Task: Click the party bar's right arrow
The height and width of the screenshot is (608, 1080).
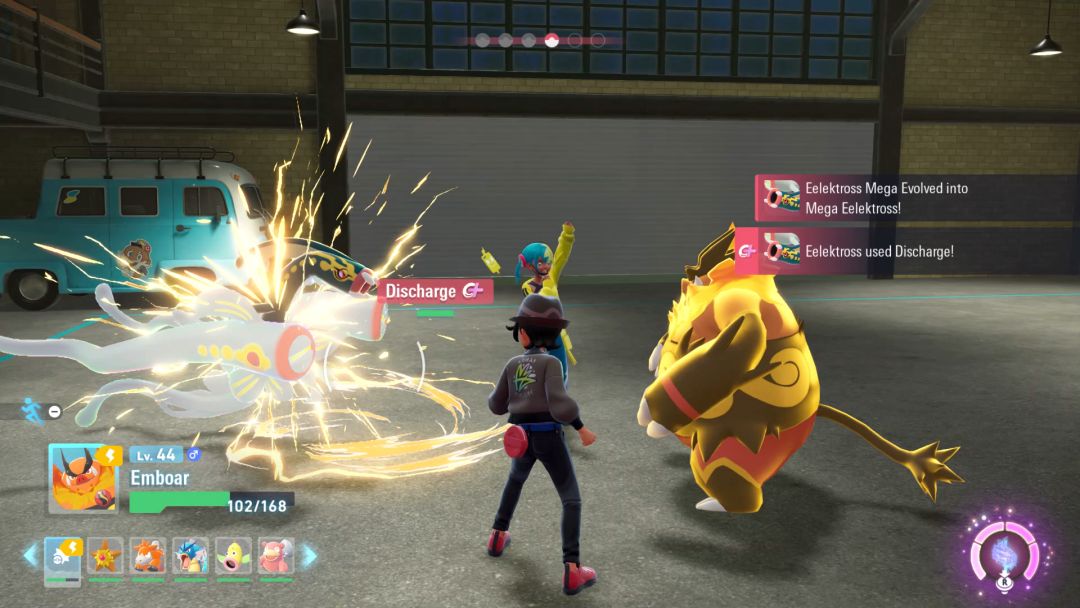Action: click(309, 555)
